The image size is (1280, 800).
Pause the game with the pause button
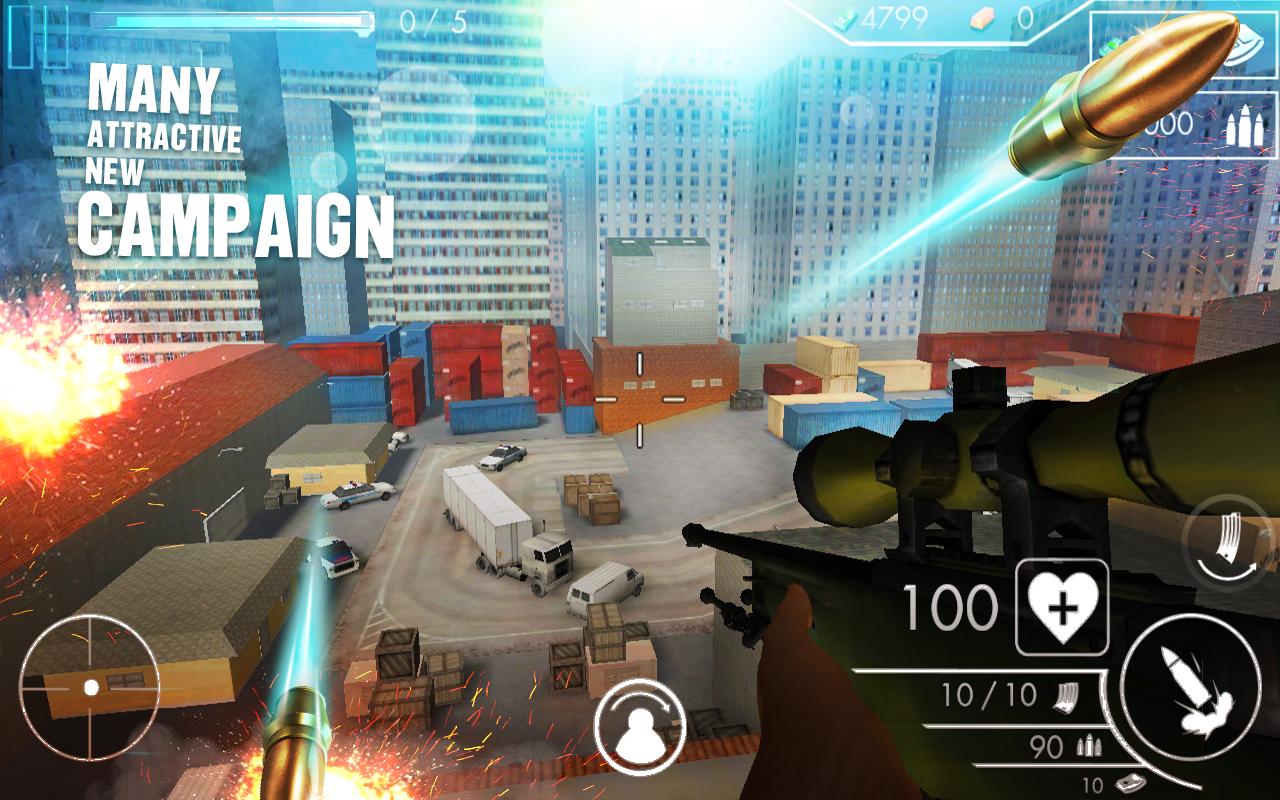point(38,36)
